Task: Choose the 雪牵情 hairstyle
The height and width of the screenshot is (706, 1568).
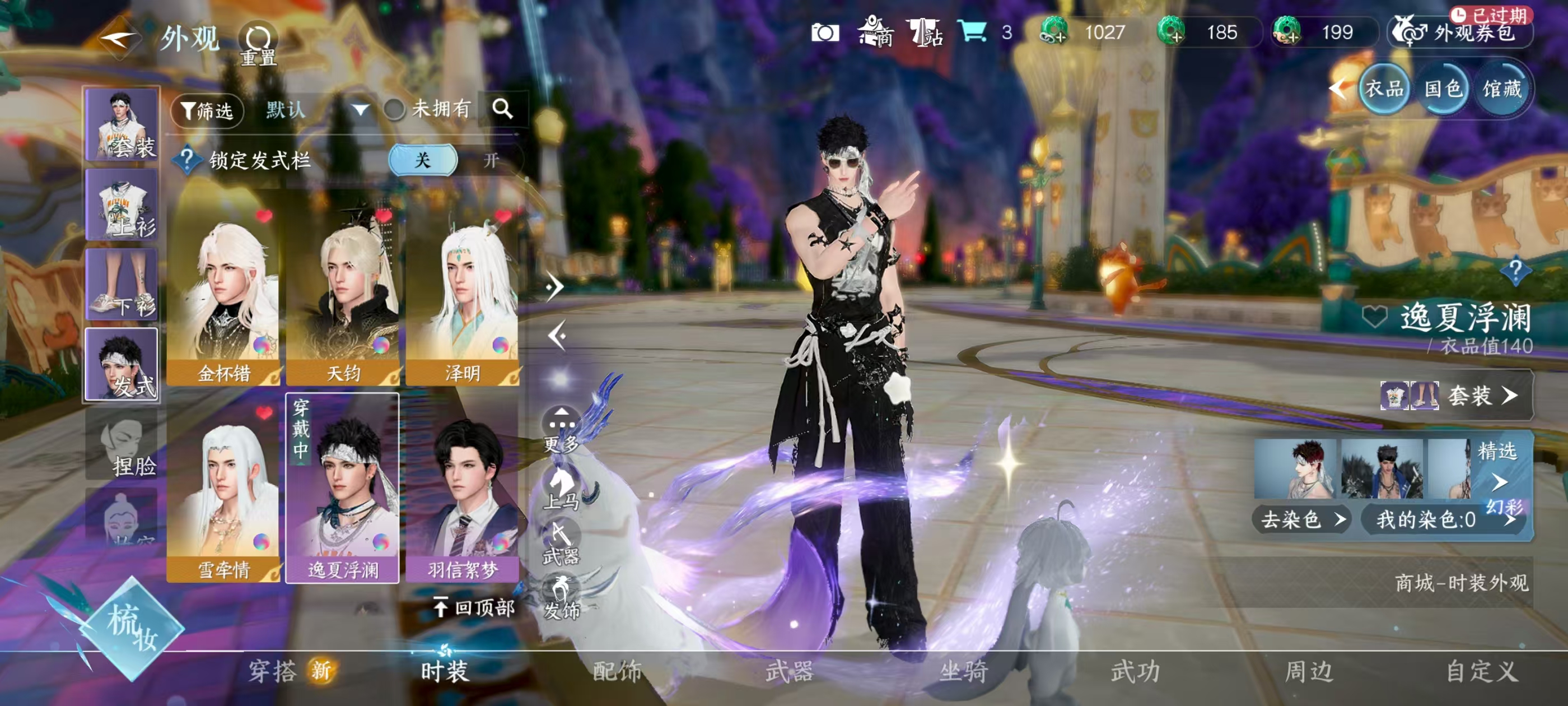Action: pos(223,490)
